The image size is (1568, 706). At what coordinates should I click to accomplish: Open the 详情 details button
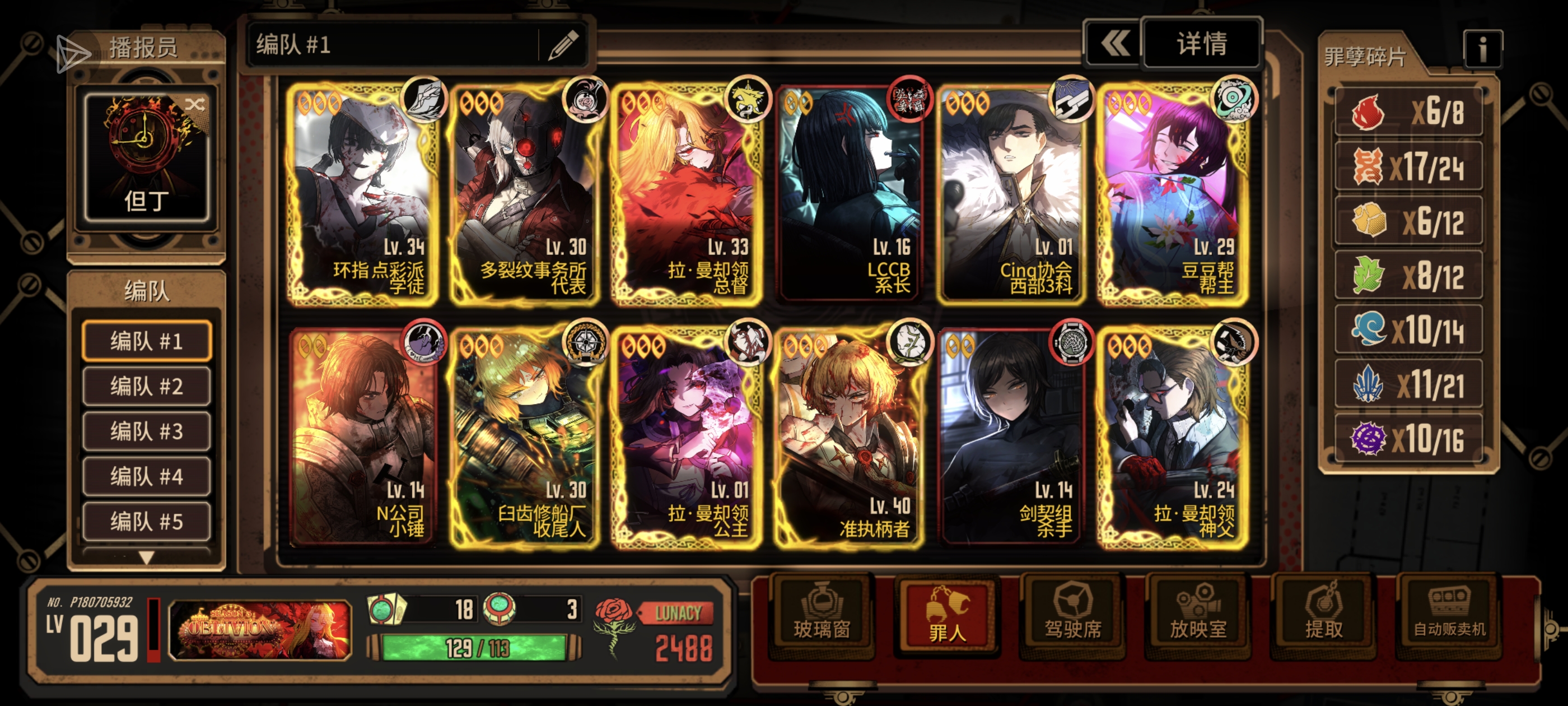click(x=1201, y=44)
